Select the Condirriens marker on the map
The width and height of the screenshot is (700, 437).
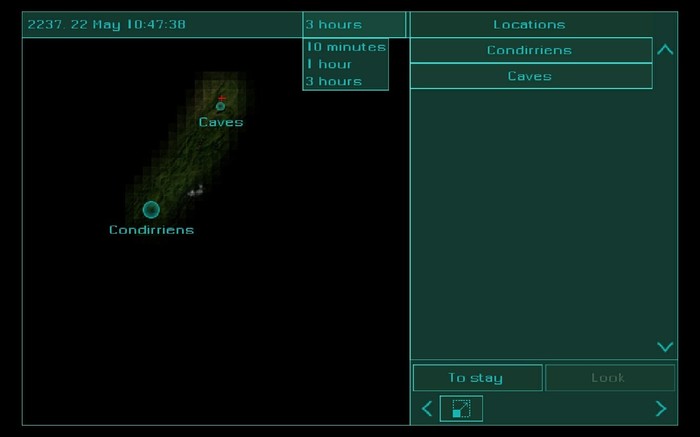(151, 209)
